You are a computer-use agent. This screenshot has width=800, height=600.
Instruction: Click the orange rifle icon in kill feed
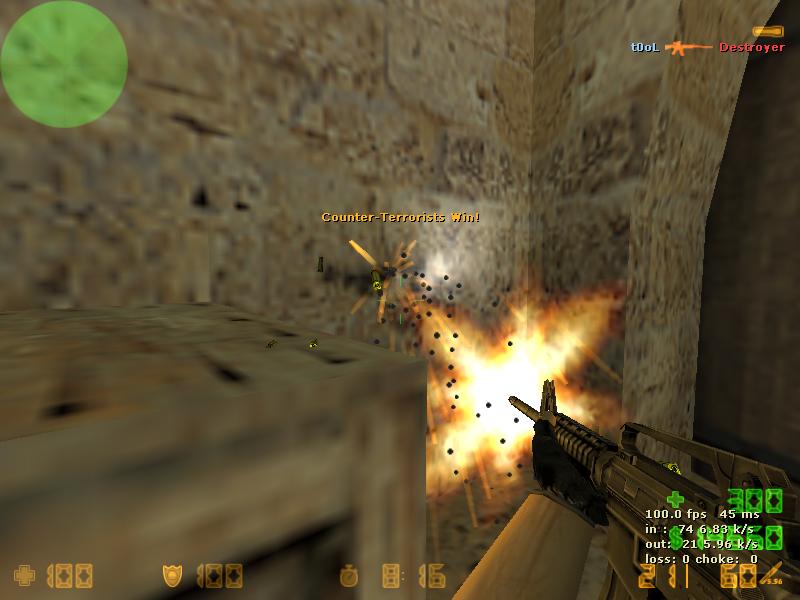tap(689, 47)
